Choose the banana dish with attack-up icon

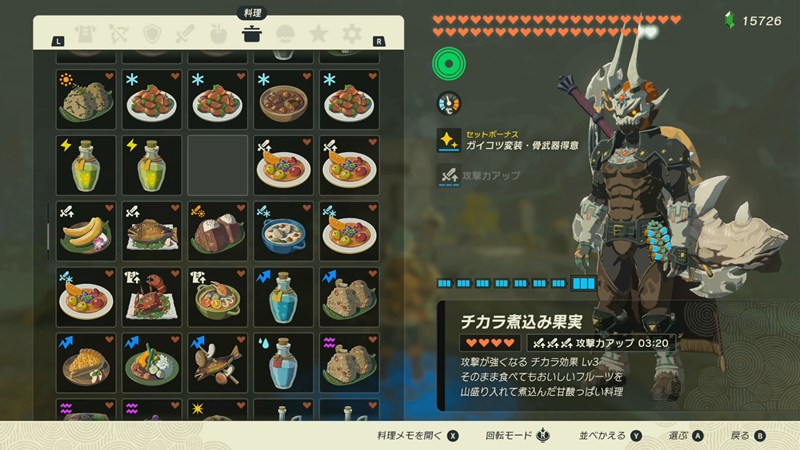pyautogui.click(x=86, y=231)
